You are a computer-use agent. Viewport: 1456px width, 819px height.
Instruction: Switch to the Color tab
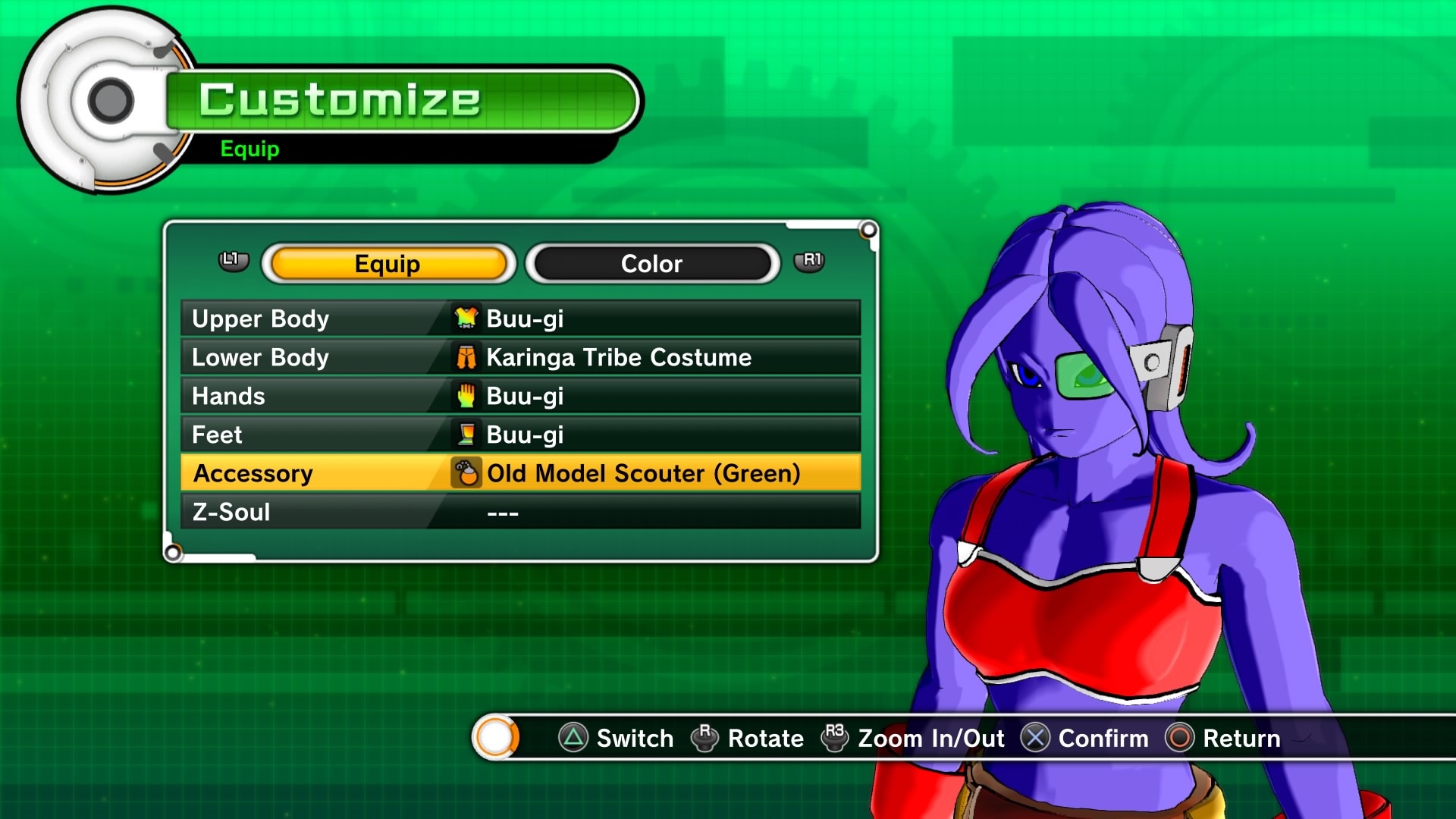point(651,264)
